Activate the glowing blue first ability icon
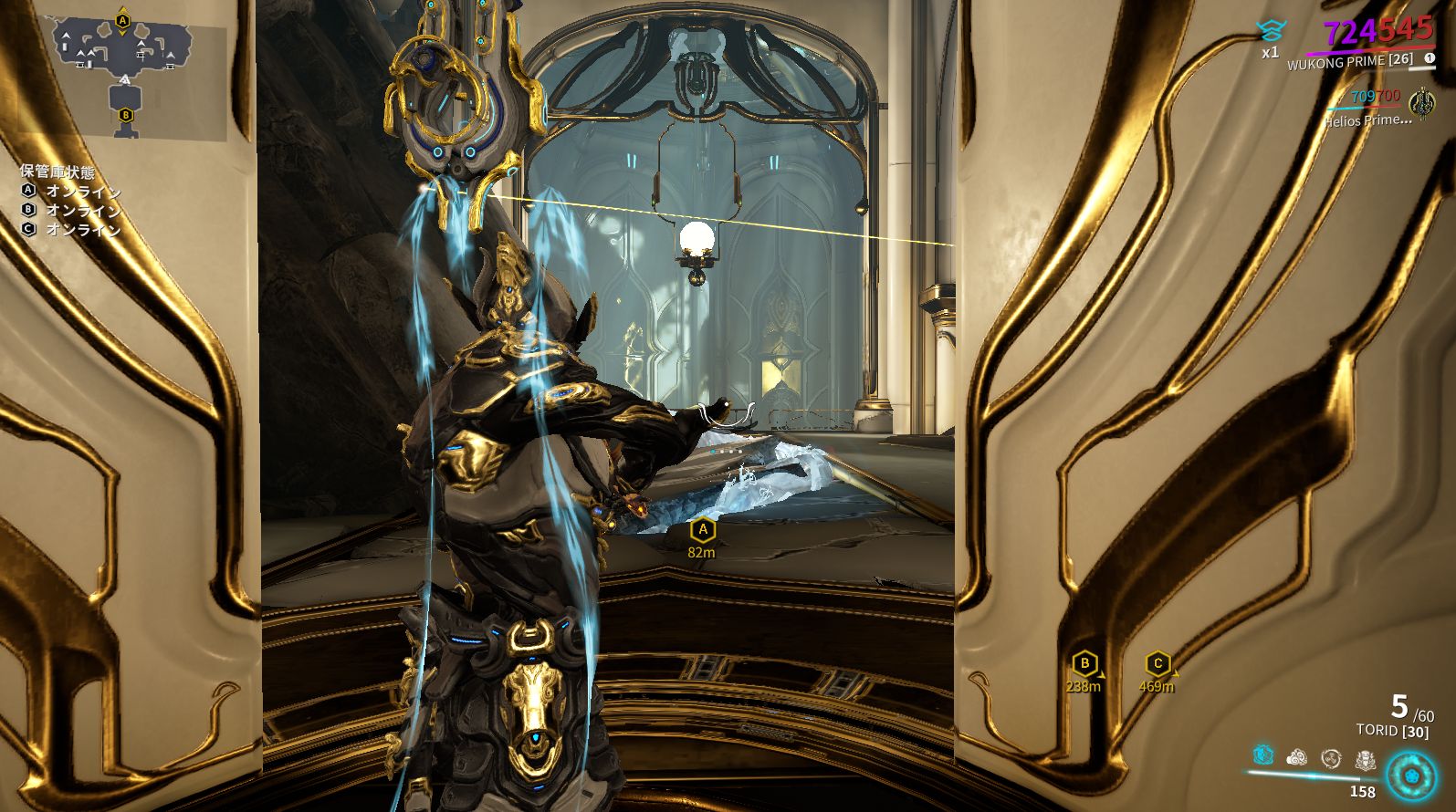Screen dimensions: 1456x812 click(x=1262, y=755)
